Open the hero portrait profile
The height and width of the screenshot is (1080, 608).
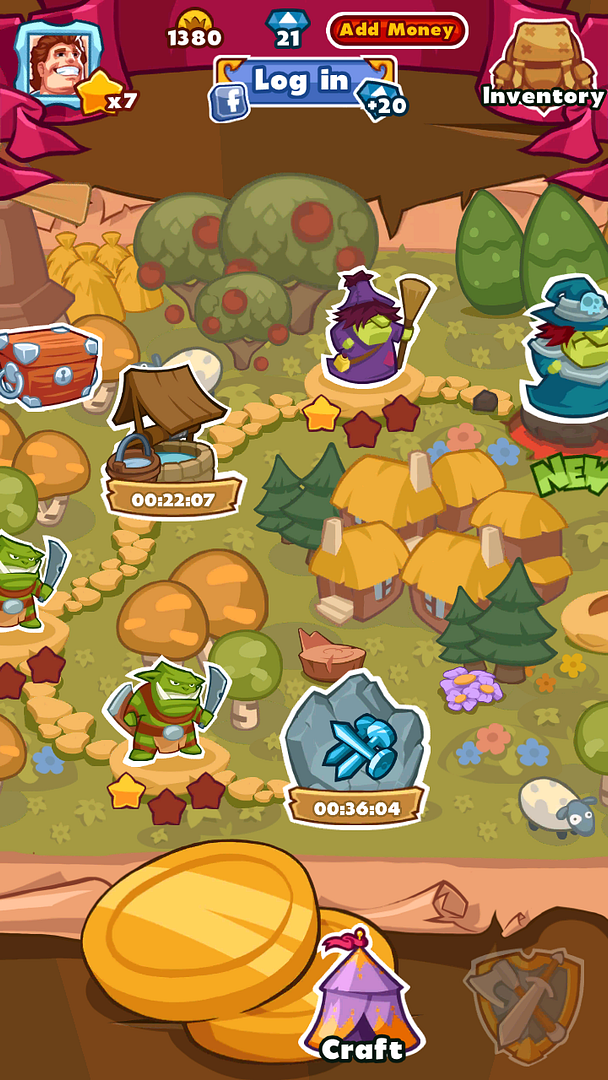tap(57, 62)
